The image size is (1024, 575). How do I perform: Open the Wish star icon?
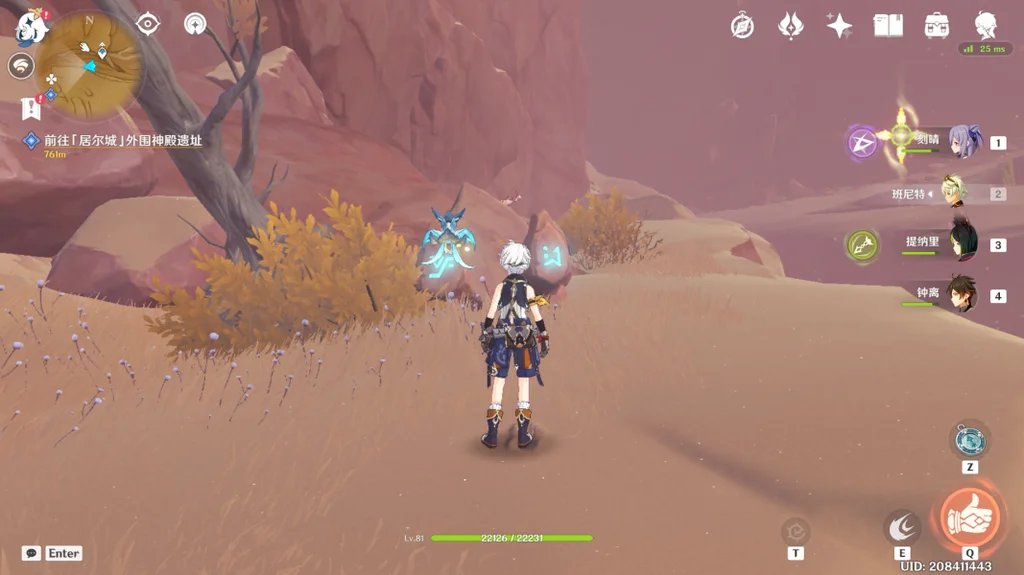point(840,26)
